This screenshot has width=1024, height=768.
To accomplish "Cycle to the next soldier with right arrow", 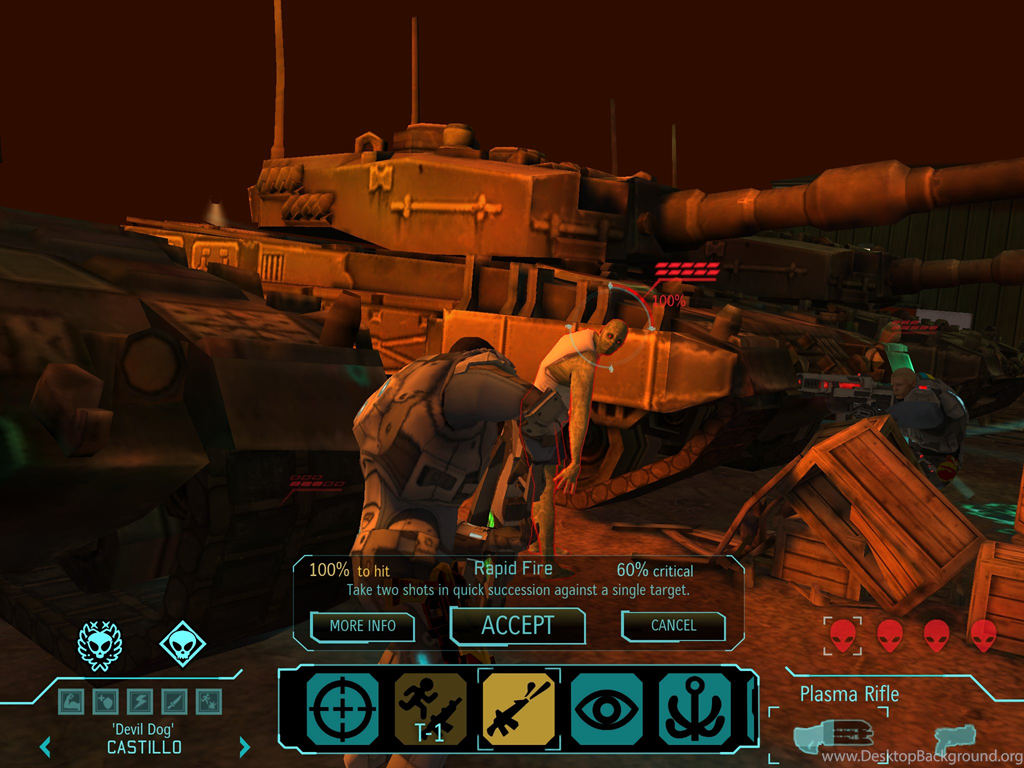I will [x=244, y=746].
